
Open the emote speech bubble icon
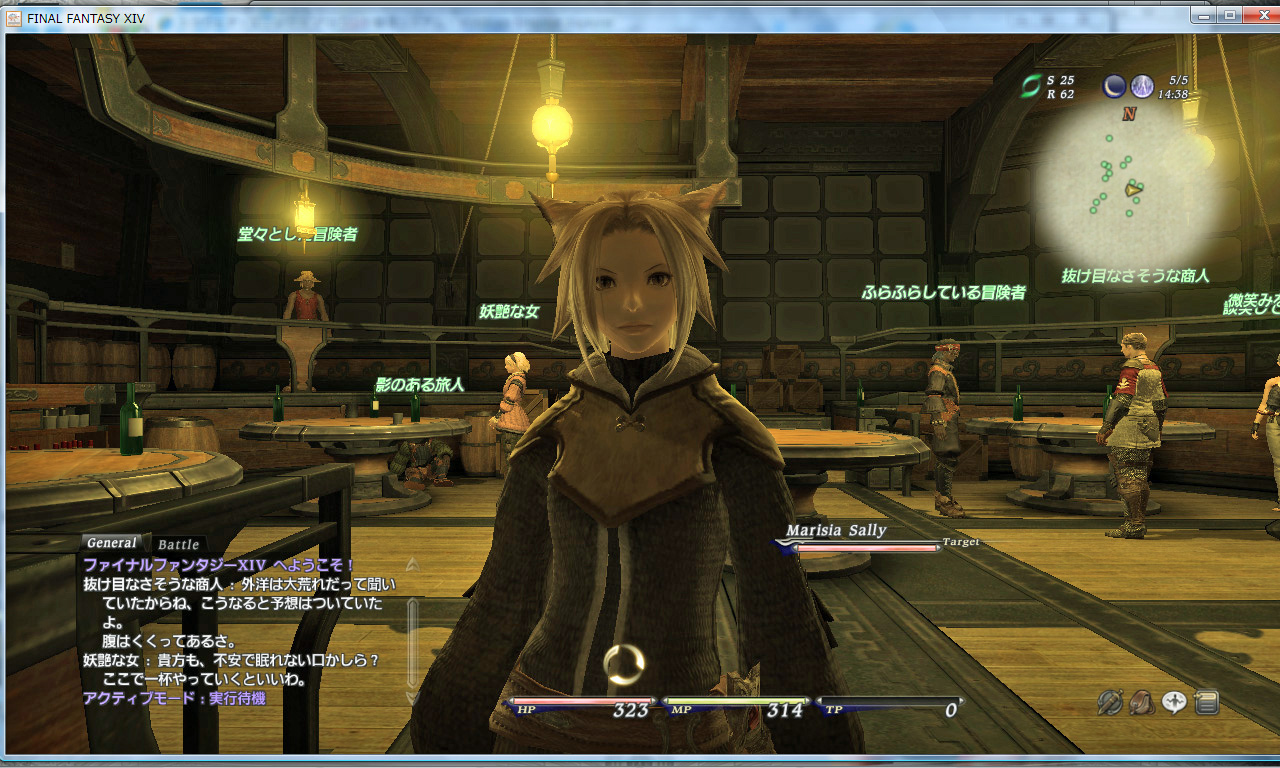1174,703
